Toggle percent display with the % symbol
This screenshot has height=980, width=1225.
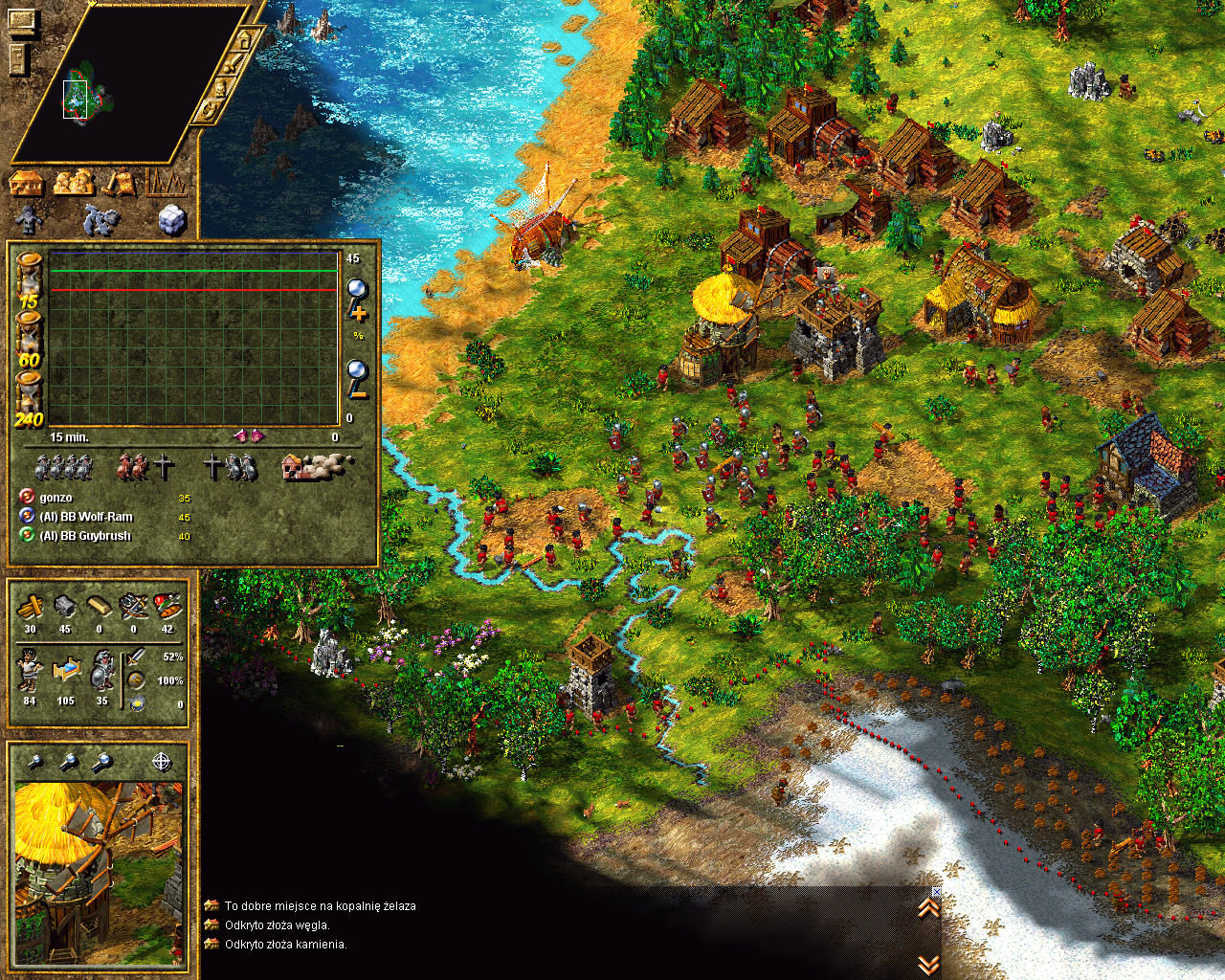tap(357, 335)
